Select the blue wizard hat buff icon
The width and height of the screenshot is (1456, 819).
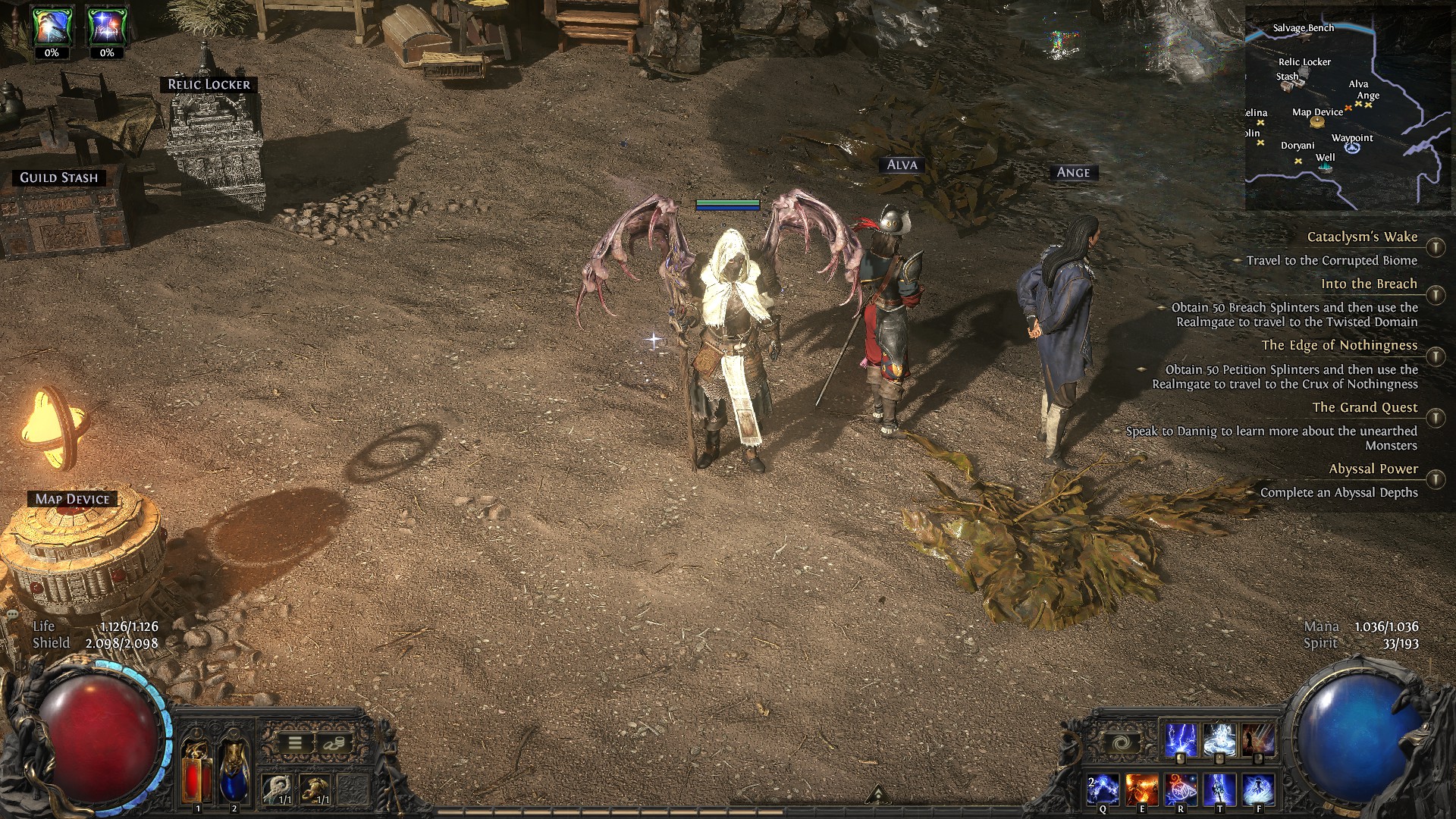pos(52,27)
